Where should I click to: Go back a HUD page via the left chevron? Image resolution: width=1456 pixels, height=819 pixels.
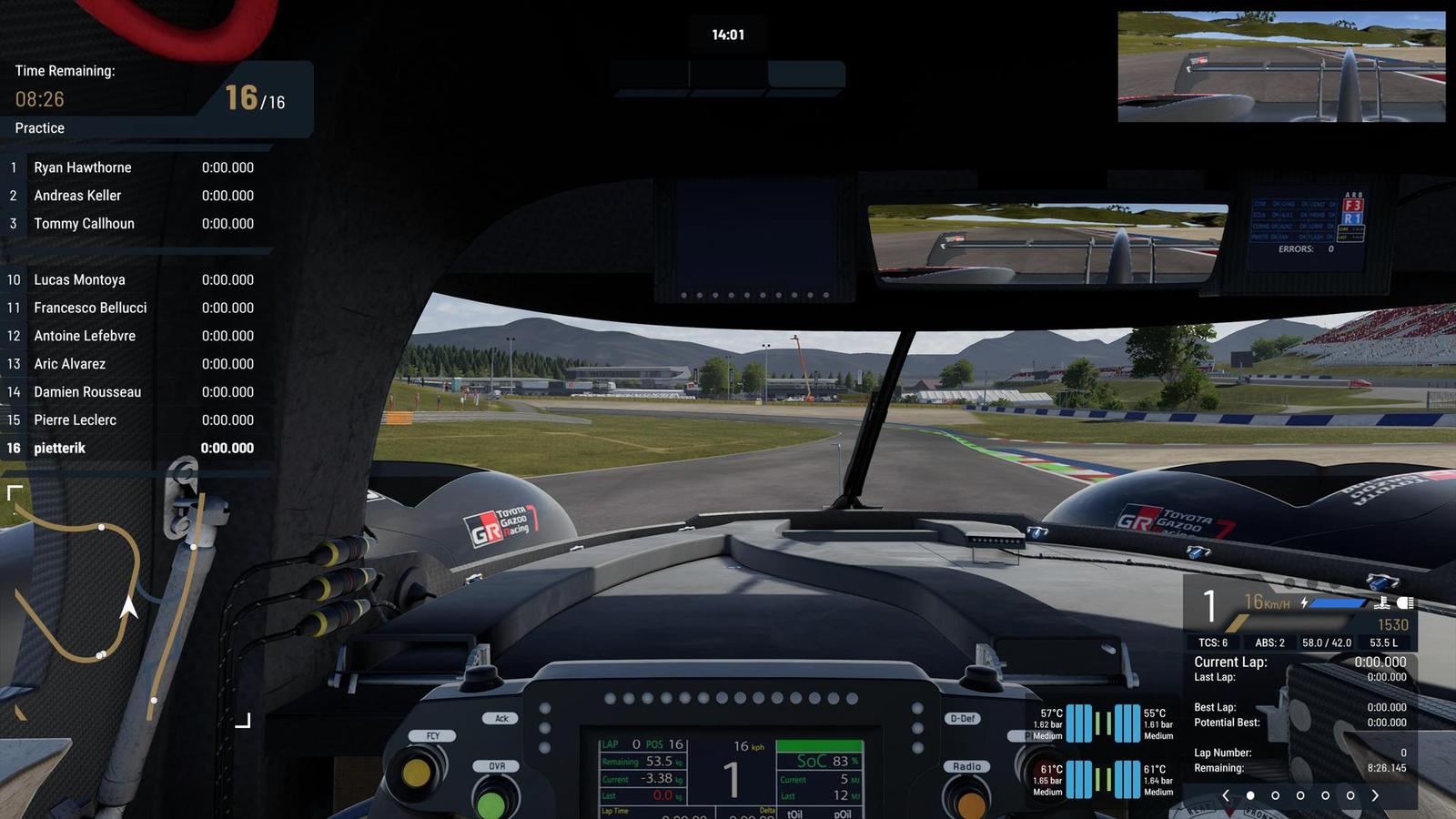click(1227, 795)
